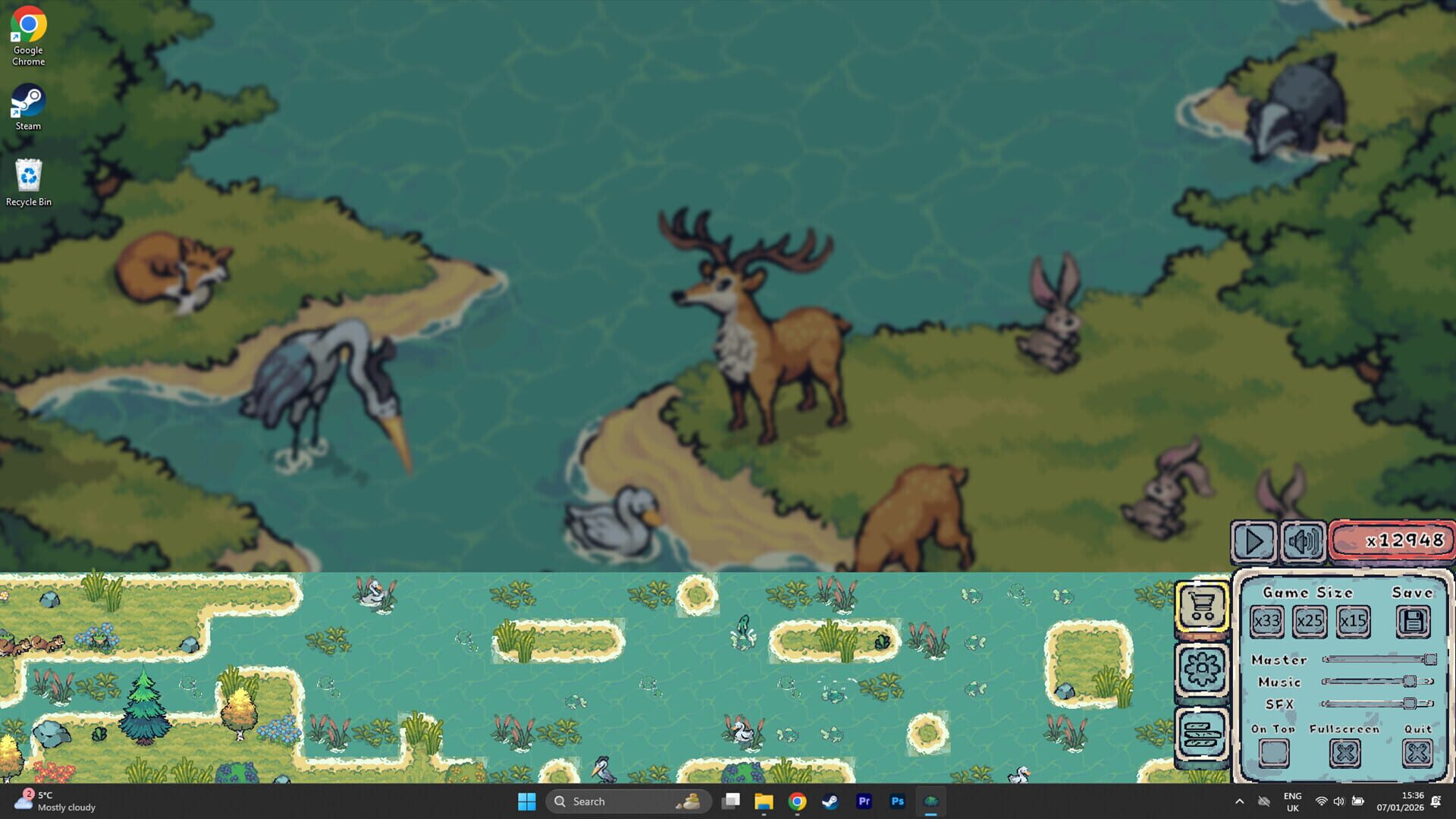Select the stacked layers sidebar icon

[x=1203, y=730]
